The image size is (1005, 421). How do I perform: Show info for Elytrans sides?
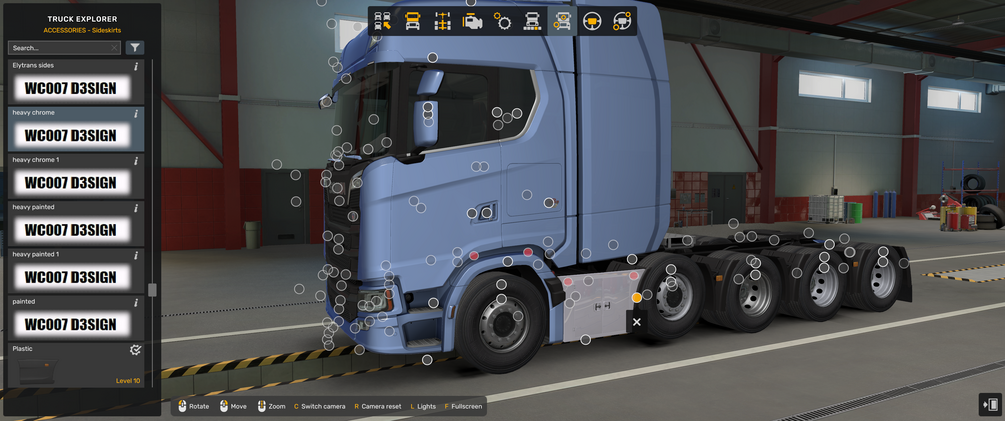(x=136, y=66)
